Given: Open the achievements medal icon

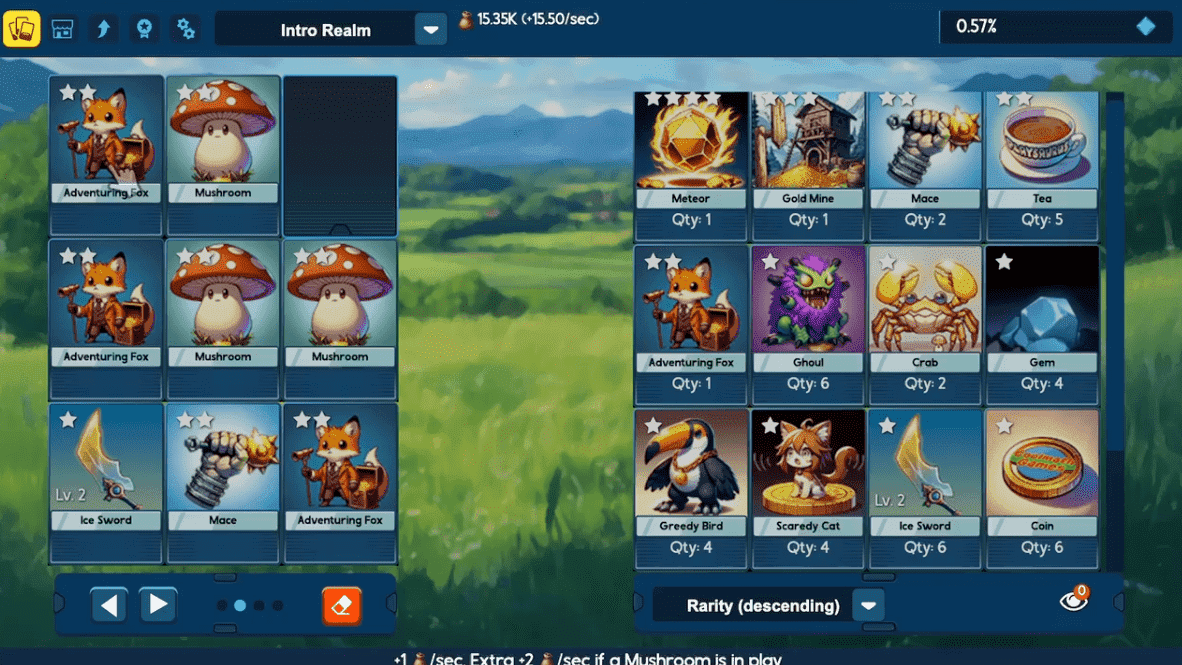Looking at the screenshot, I should (144, 29).
